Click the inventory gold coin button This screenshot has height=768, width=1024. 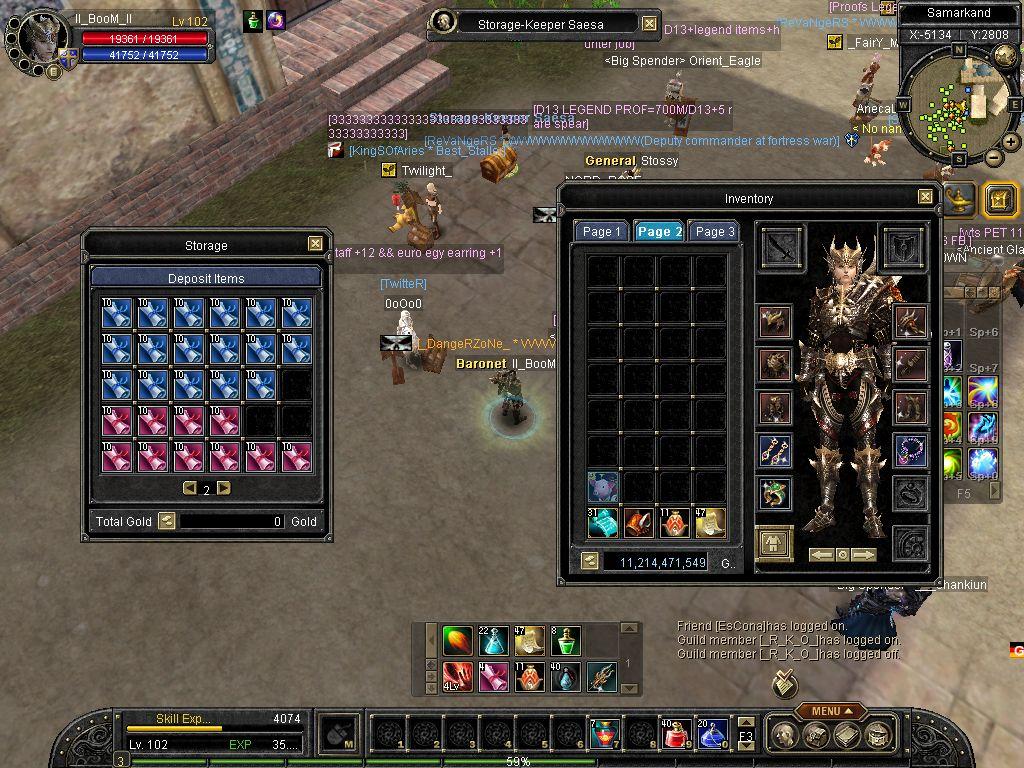click(590, 562)
